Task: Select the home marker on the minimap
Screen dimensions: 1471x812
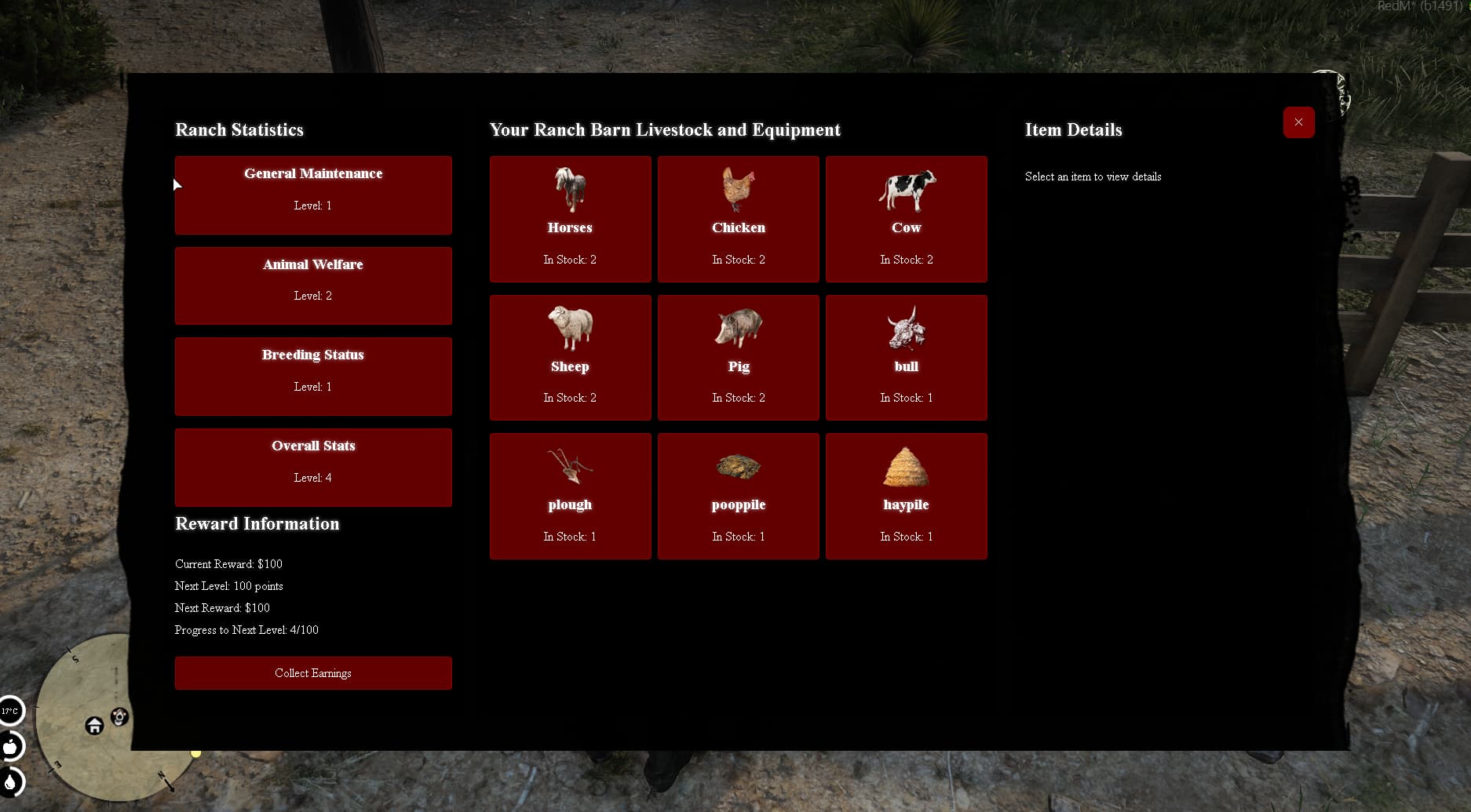Action: pyautogui.click(x=94, y=726)
